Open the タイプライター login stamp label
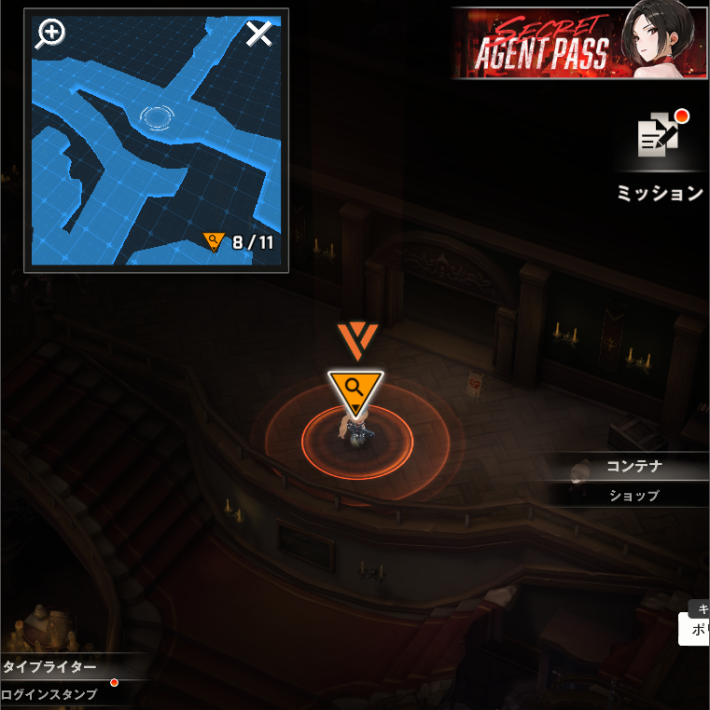 point(50,667)
